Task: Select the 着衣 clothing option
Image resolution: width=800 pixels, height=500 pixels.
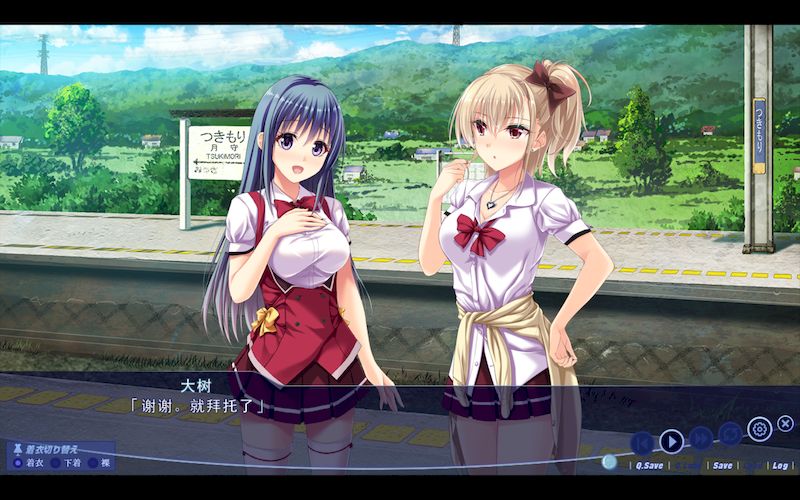Action: (18, 462)
